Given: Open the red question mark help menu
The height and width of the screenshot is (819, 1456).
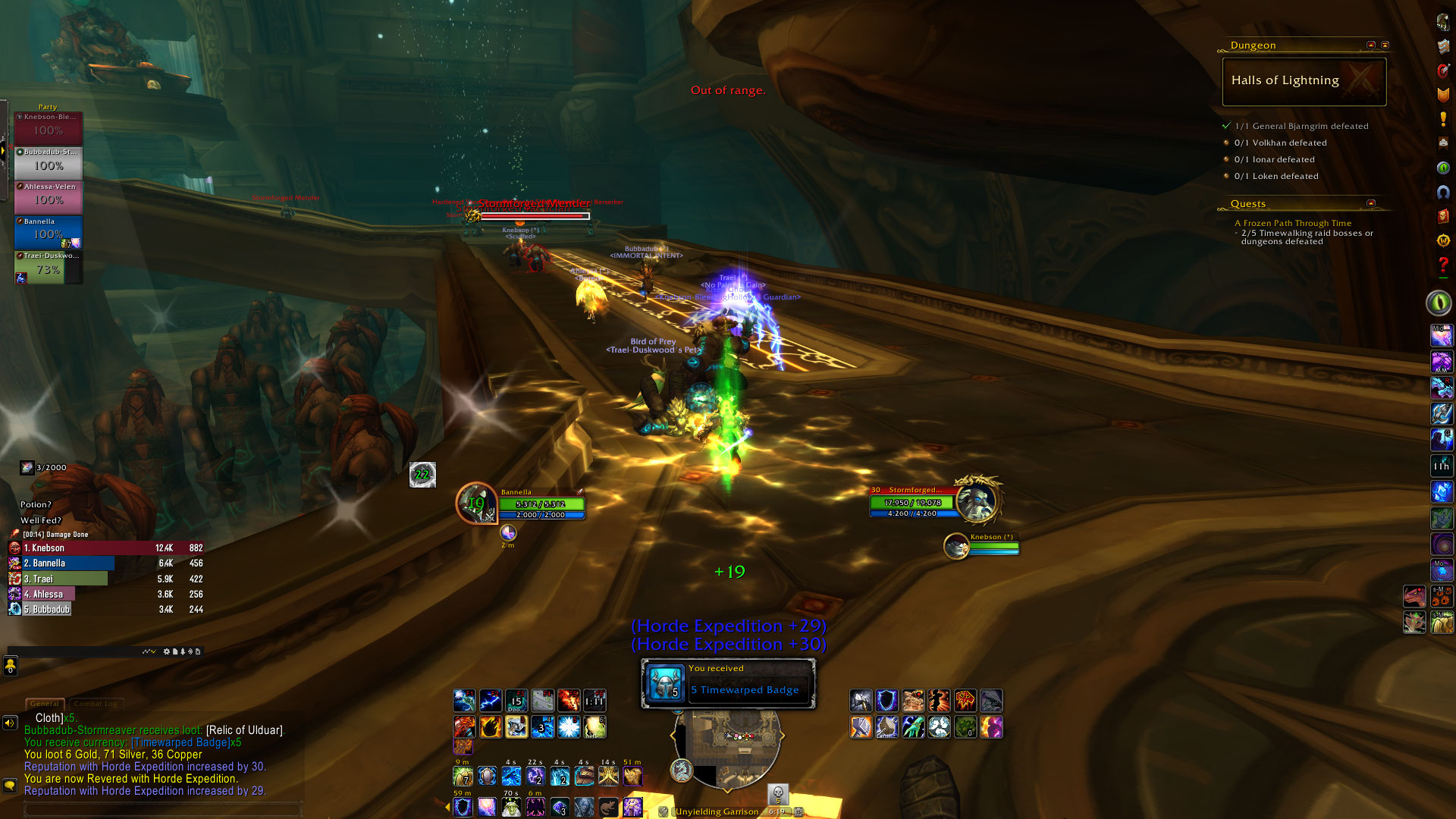Looking at the screenshot, I should coord(1443,265).
